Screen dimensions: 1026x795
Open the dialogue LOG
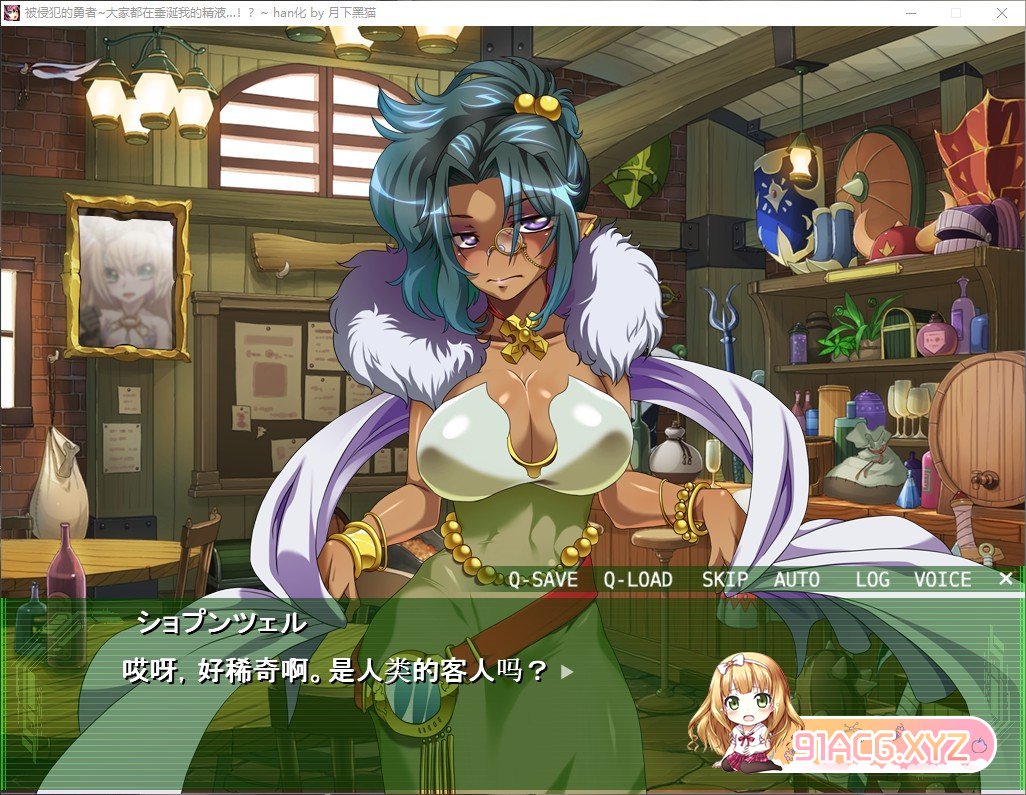pyautogui.click(x=872, y=579)
